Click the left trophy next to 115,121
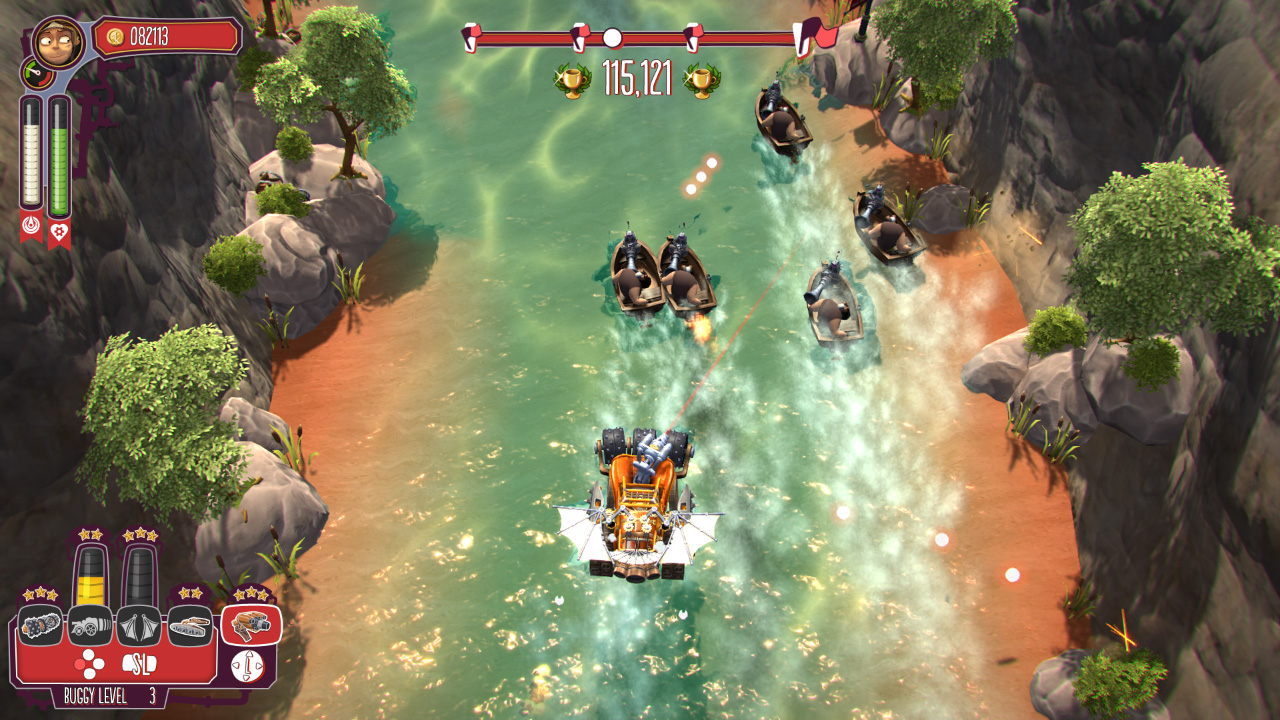The image size is (1280, 720). click(x=573, y=80)
